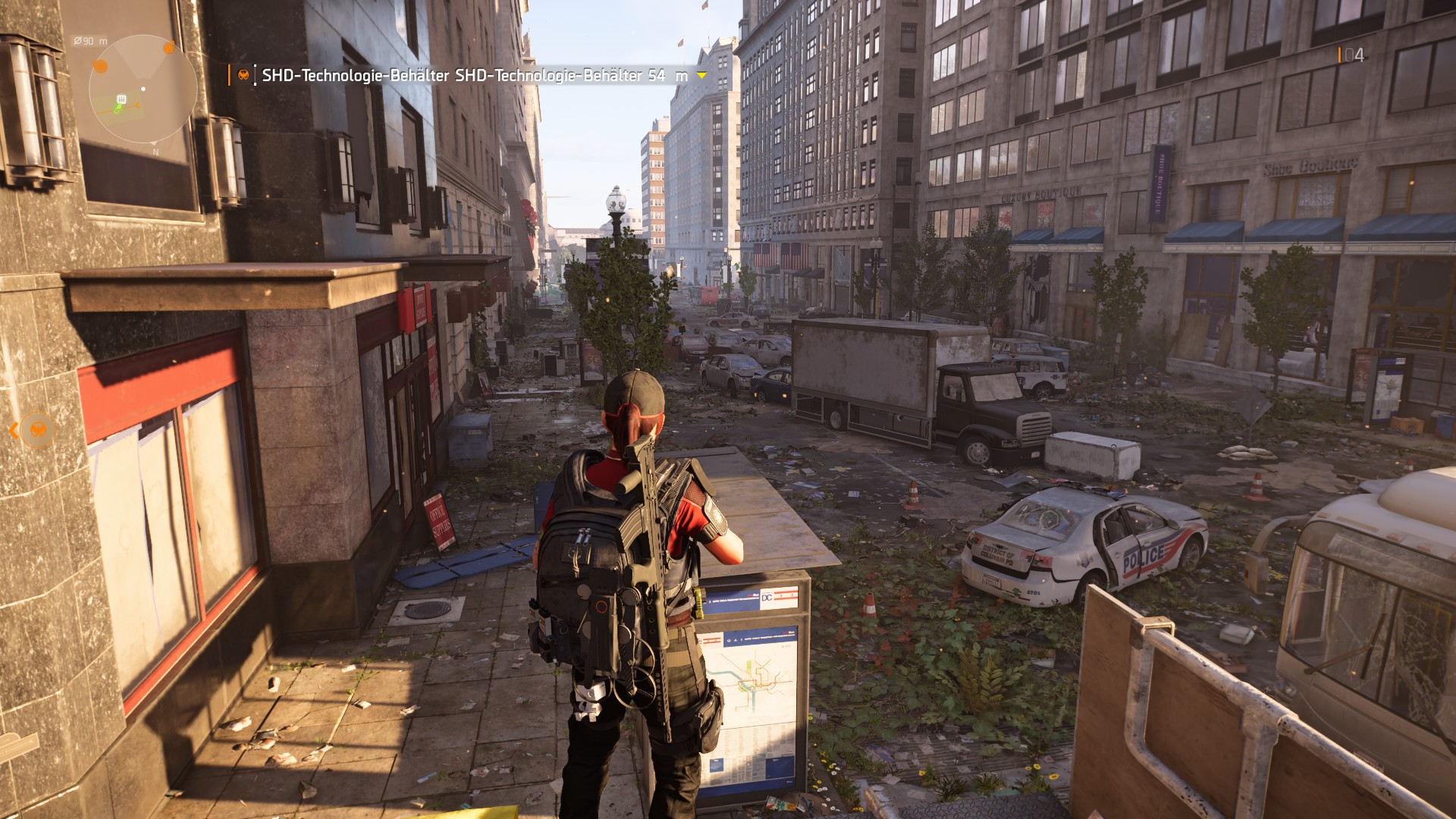The height and width of the screenshot is (819, 1456).
Task: Click the left-pointing chevron beside the SHD circle
Action: click(14, 430)
